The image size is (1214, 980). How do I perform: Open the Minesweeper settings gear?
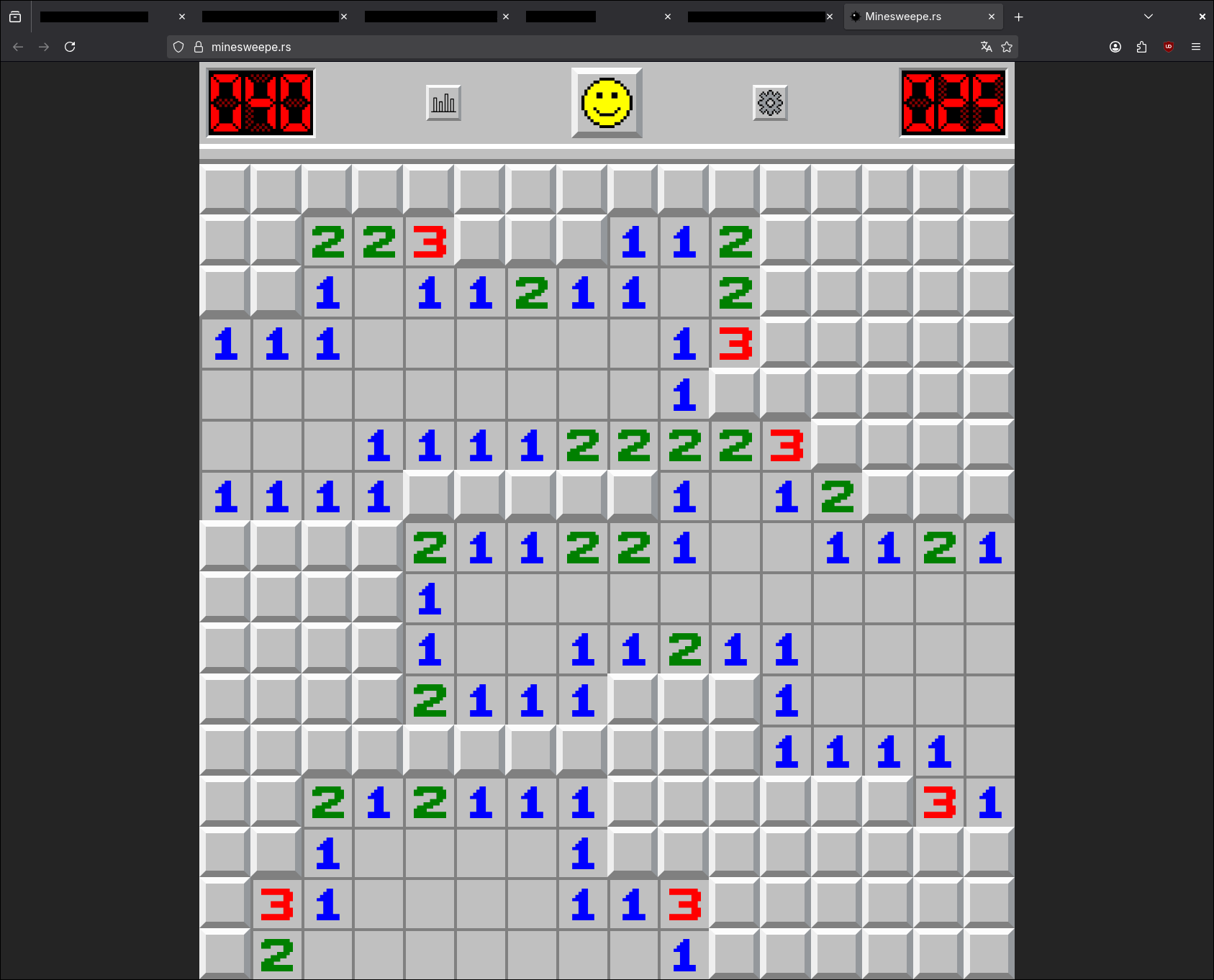tap(770, 103)
